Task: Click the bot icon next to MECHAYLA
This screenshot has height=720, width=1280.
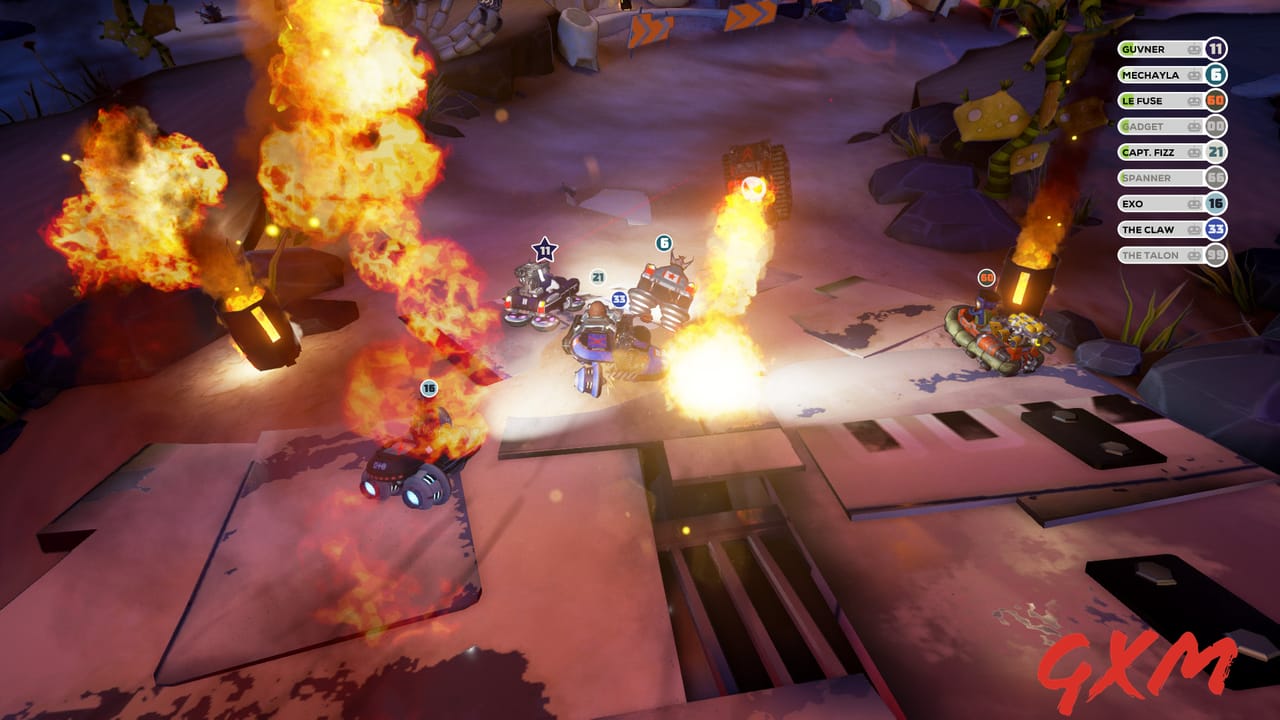Action: point(1193,75)
